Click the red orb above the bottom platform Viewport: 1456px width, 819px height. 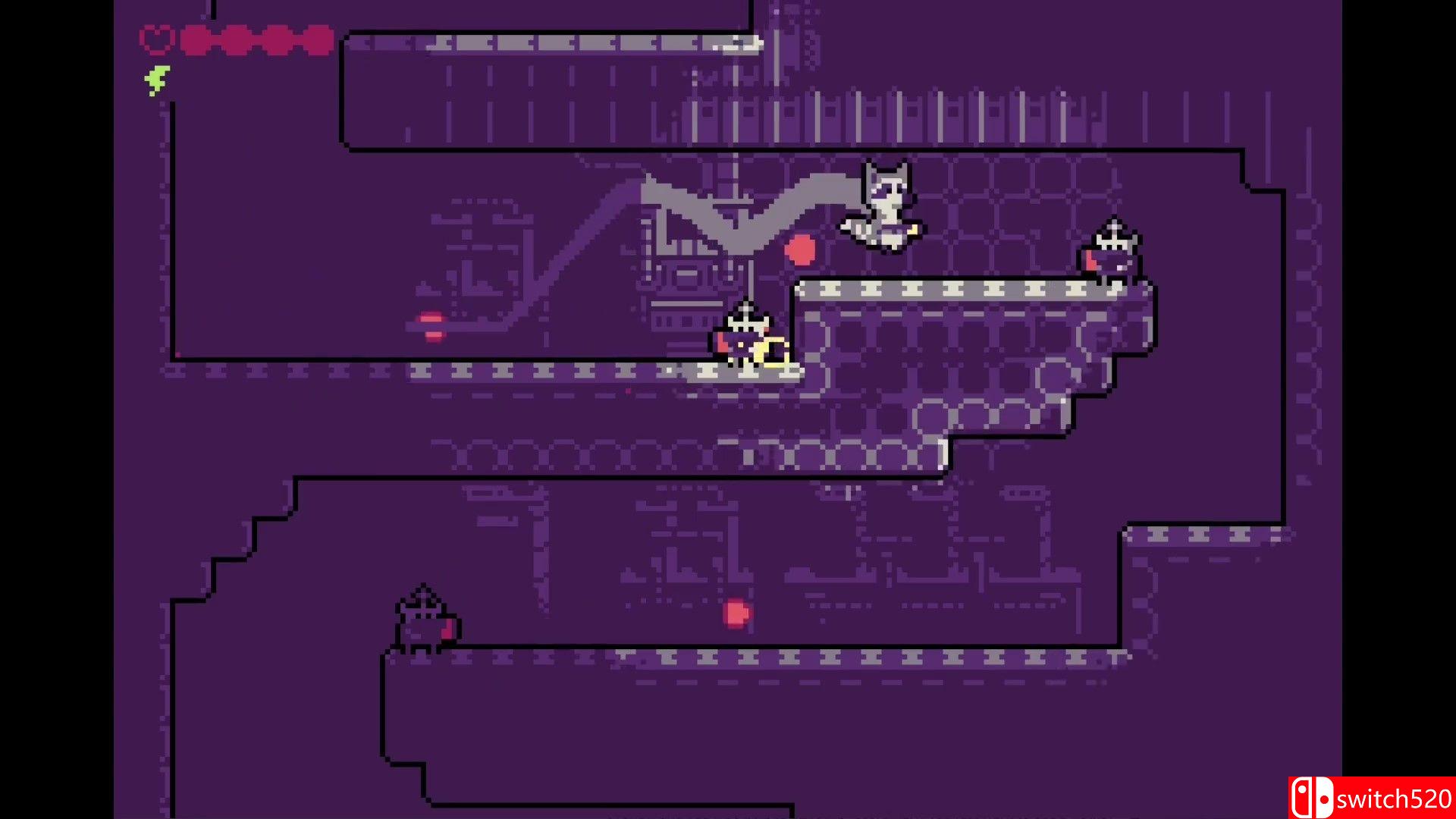(736, 613)
